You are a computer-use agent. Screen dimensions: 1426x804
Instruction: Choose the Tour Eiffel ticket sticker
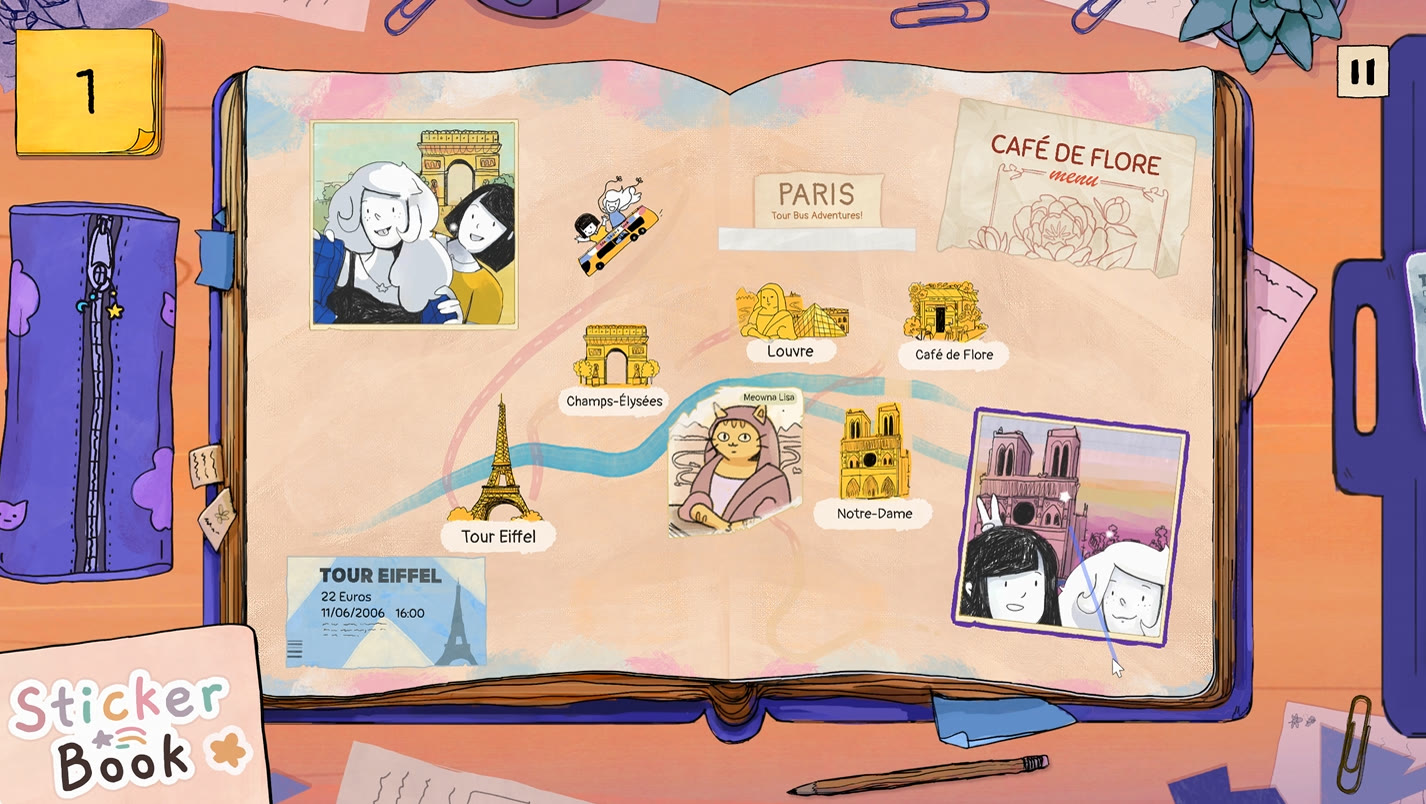click(386, 611)
